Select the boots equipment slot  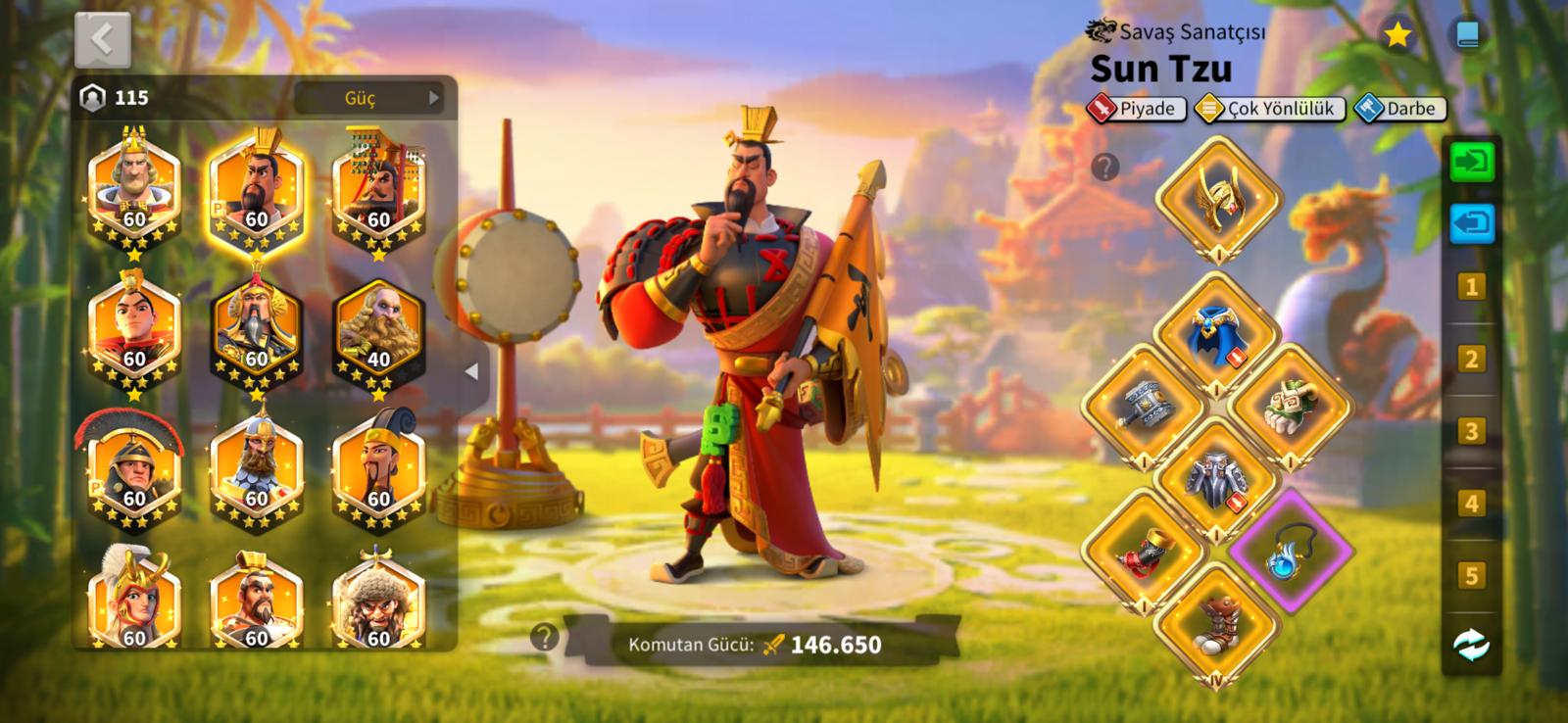[x=1217, y=623]
